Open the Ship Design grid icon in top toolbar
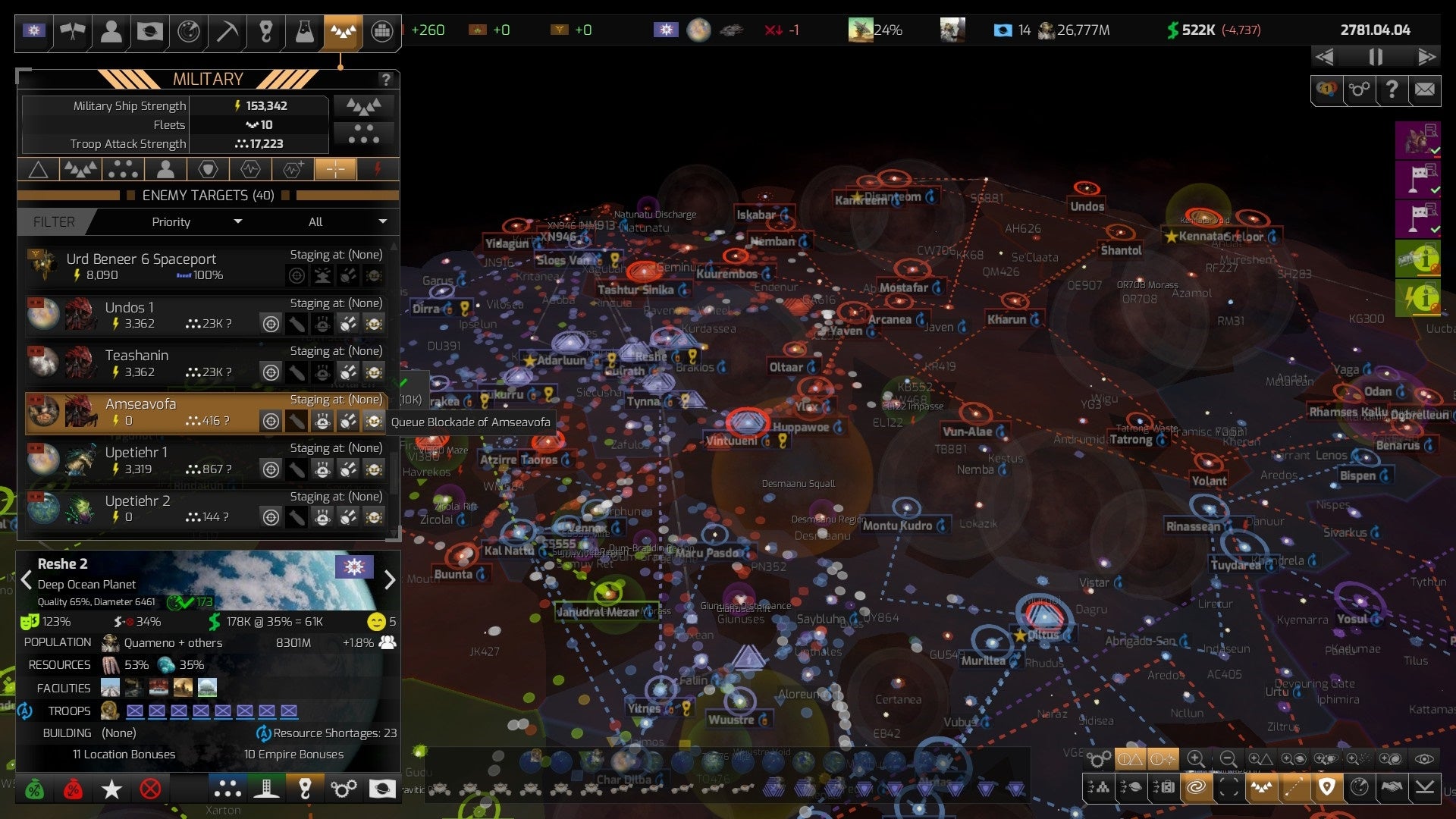Viewport: 1456px width, 819px height. (x=380, y=31)
